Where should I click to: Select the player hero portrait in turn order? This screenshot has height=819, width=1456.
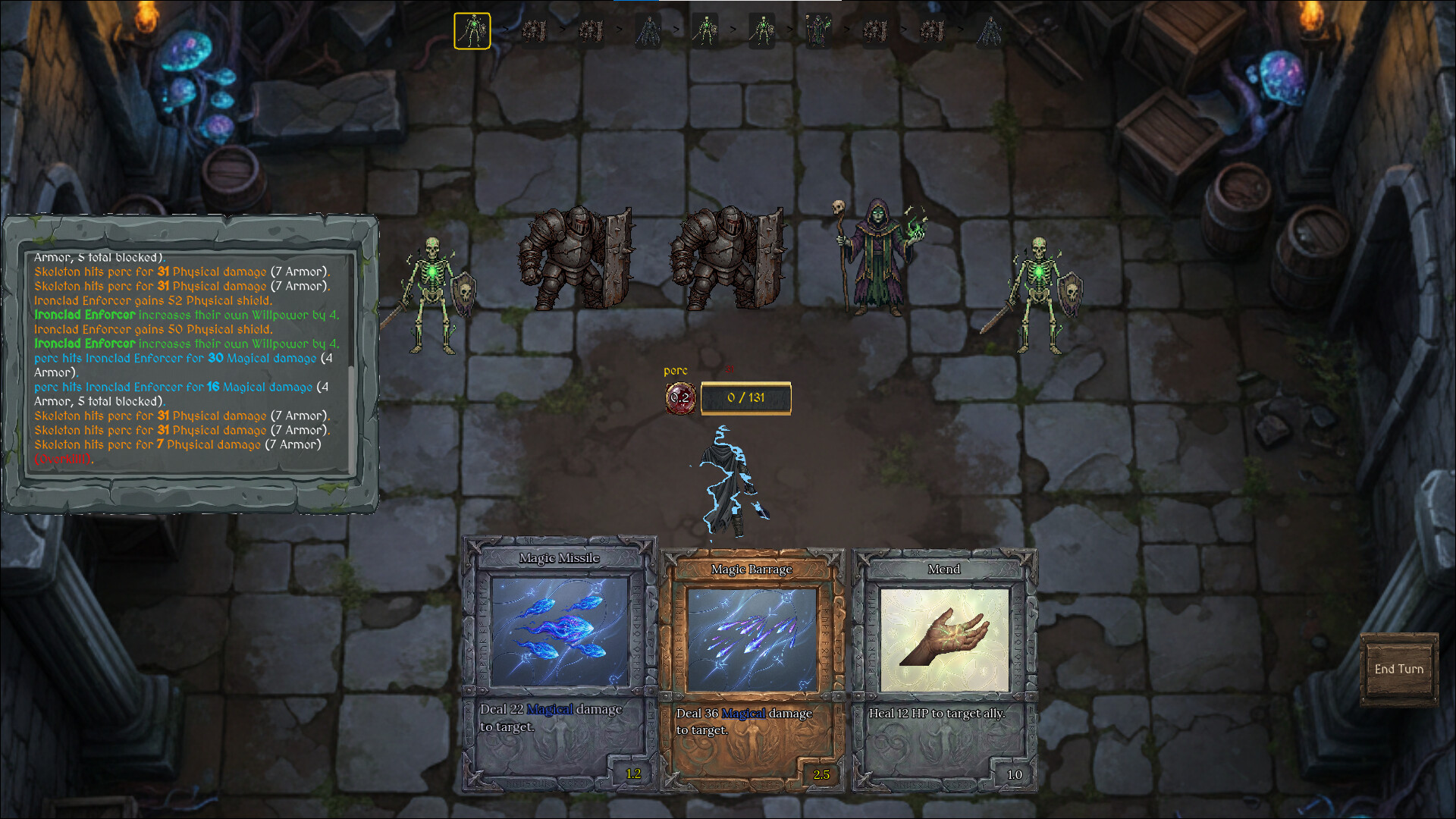tap(648, 32)
